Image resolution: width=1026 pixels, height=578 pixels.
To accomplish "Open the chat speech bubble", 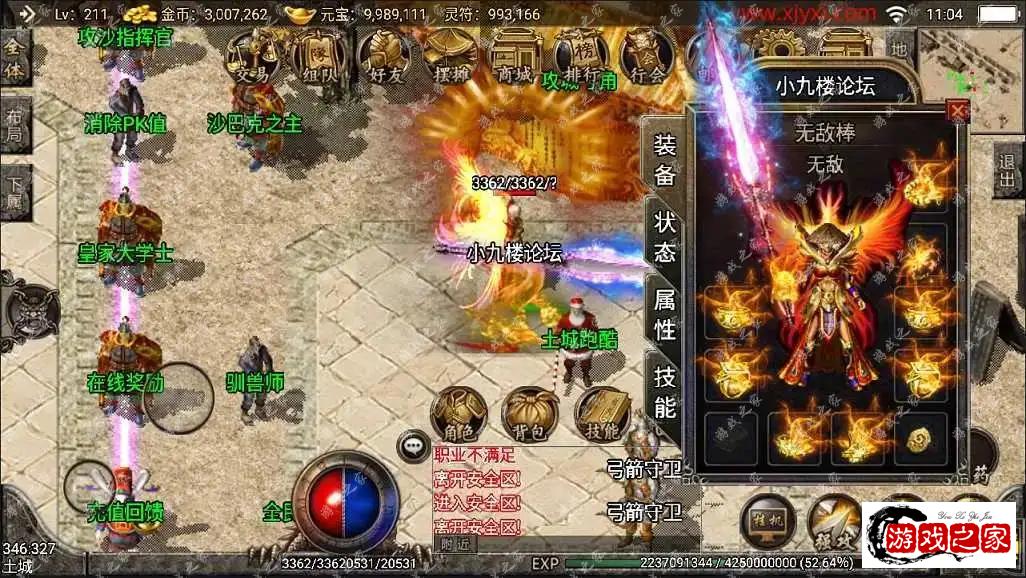I will coord(411,446).
